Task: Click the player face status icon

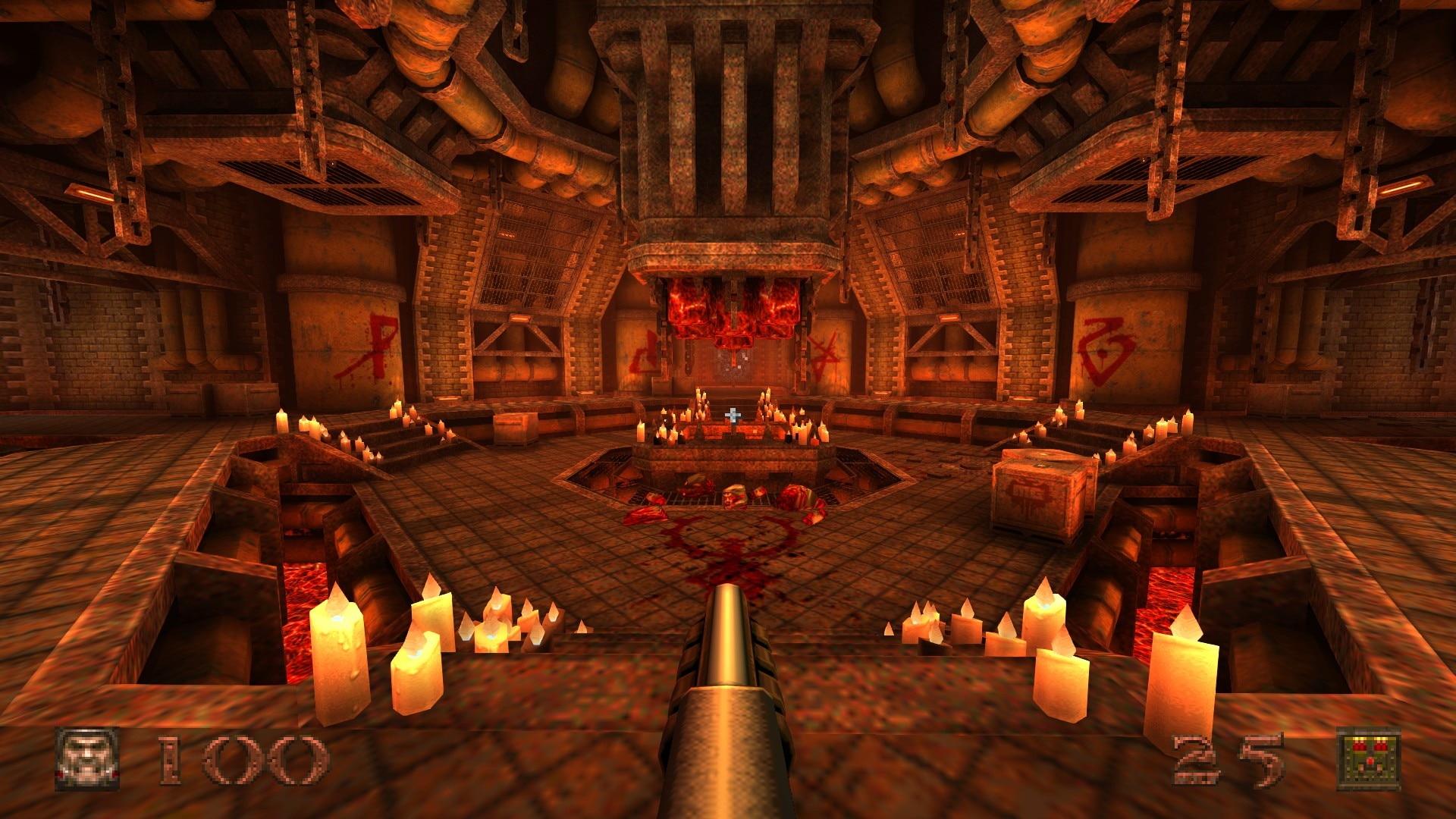Action: [87, 759]
